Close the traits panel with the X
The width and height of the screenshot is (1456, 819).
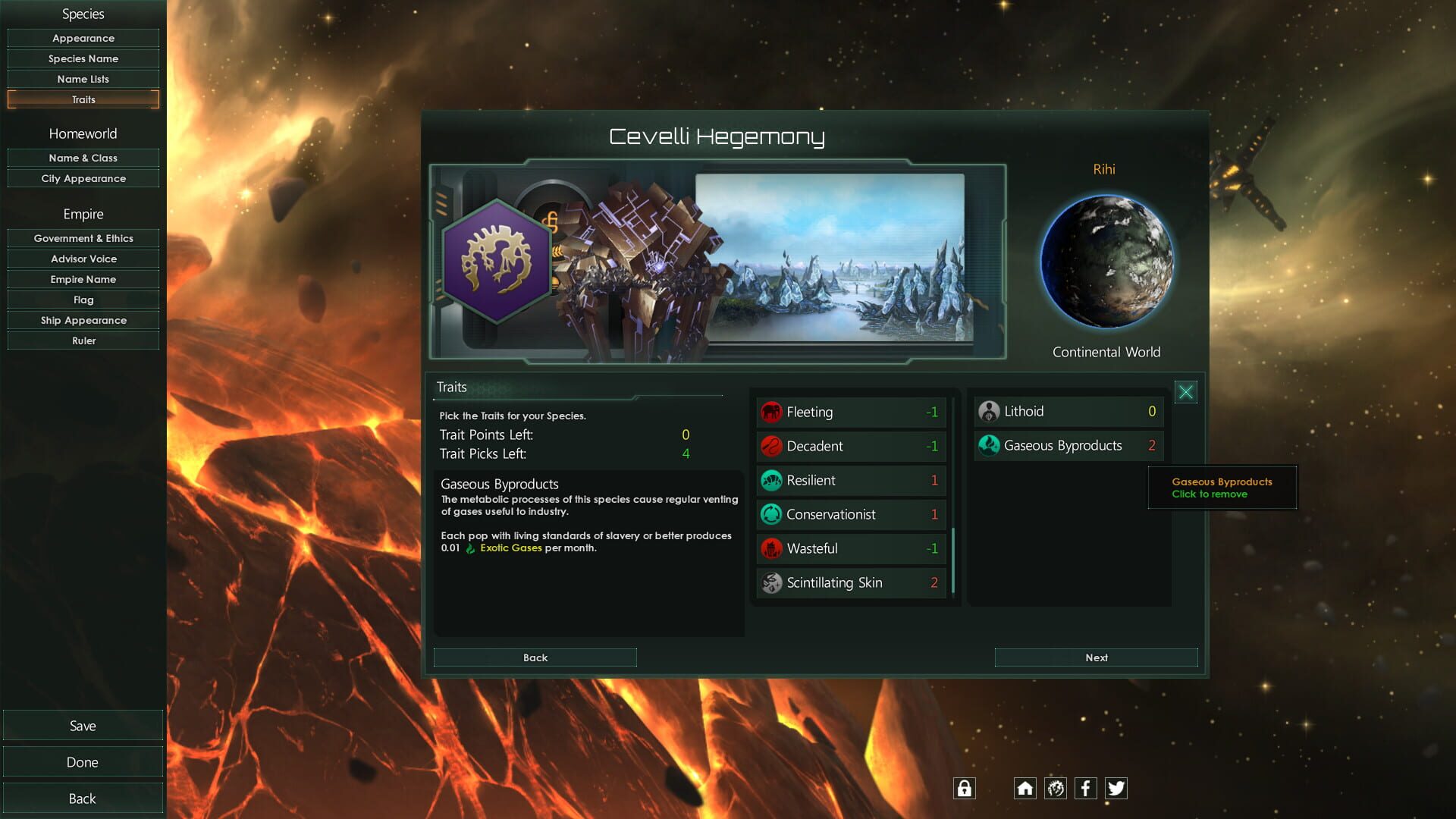[x=1185, y=392]
